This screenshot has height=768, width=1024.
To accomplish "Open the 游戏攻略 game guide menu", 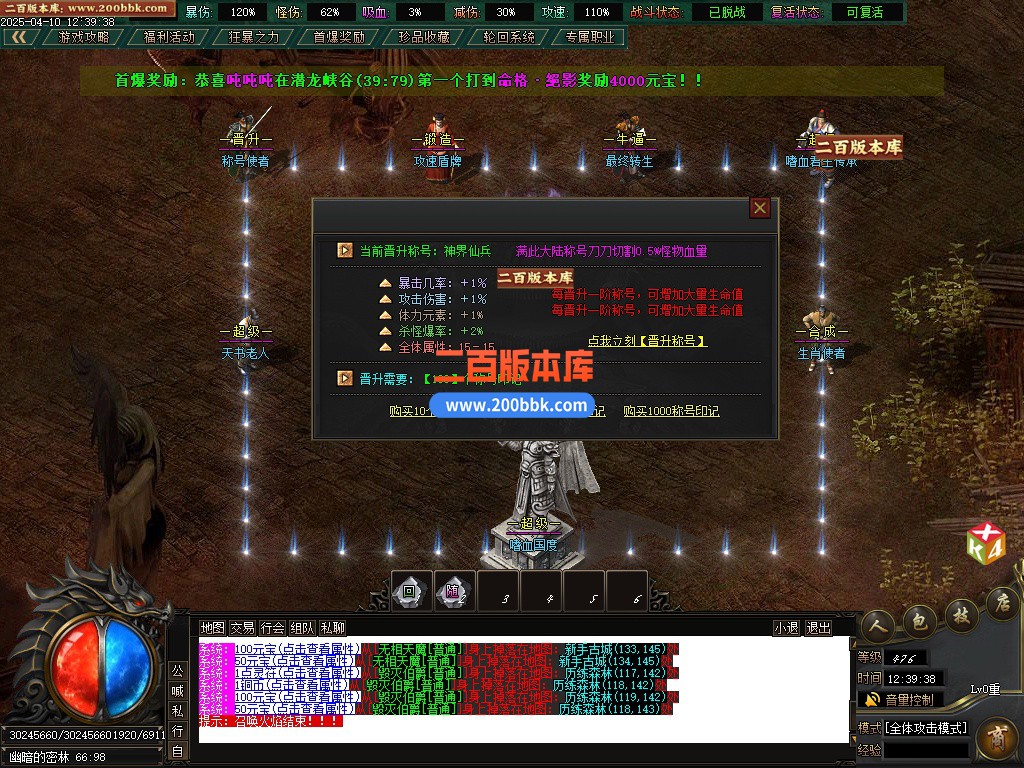I will coord(84,37).
